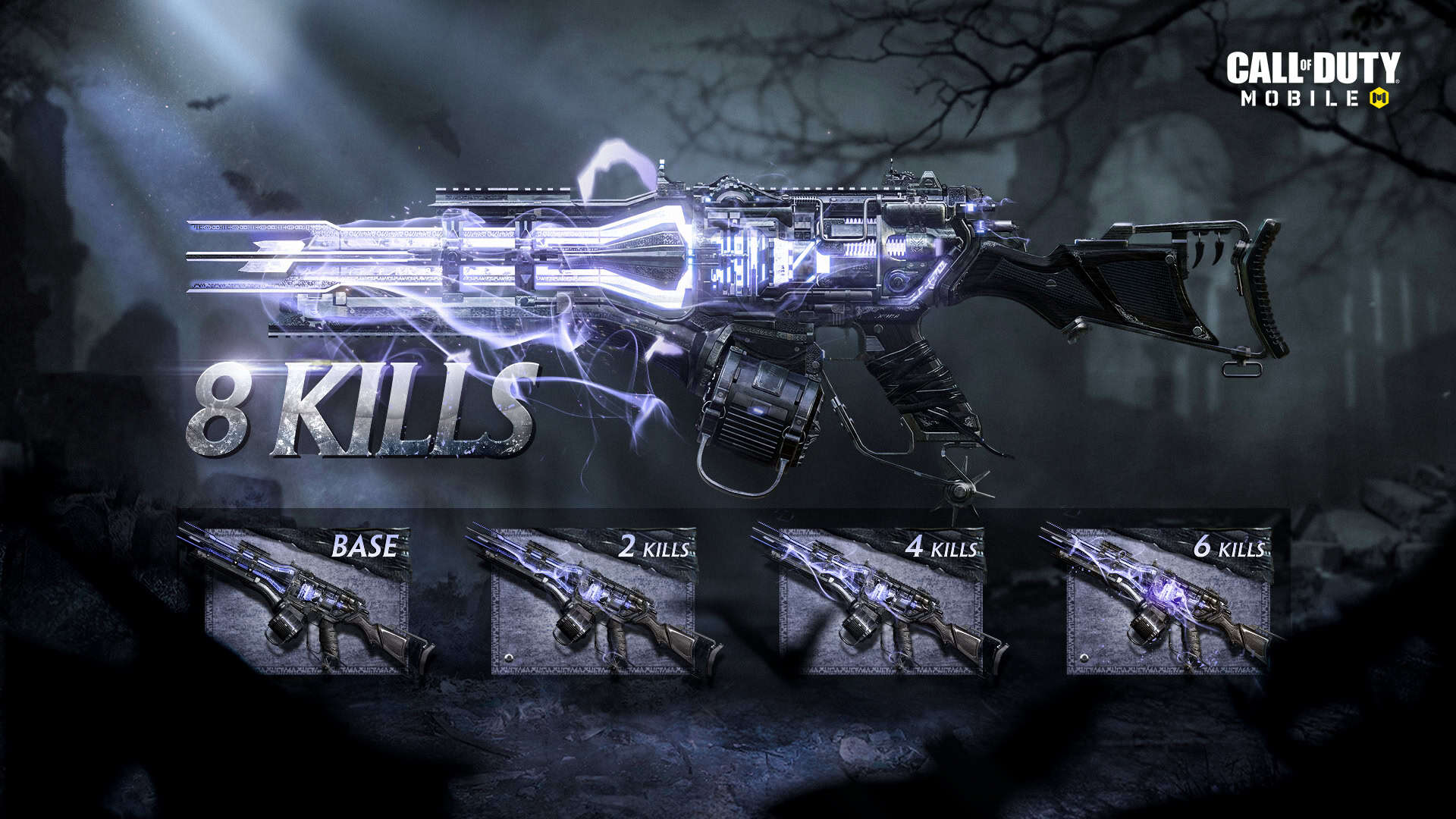Select the BASE weapon stage thumbnail

307,601
